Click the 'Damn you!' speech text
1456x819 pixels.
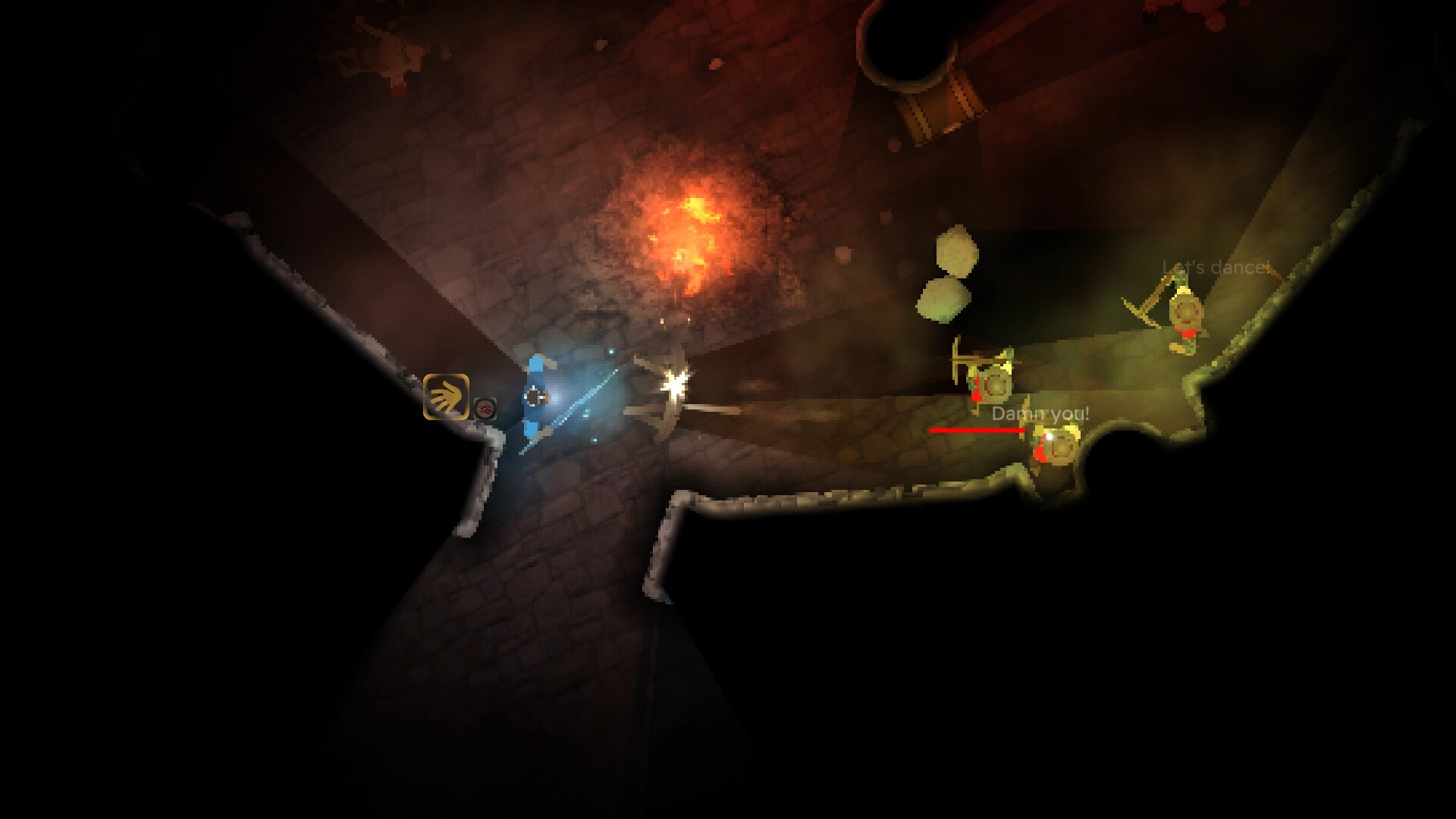(1040, 413)
